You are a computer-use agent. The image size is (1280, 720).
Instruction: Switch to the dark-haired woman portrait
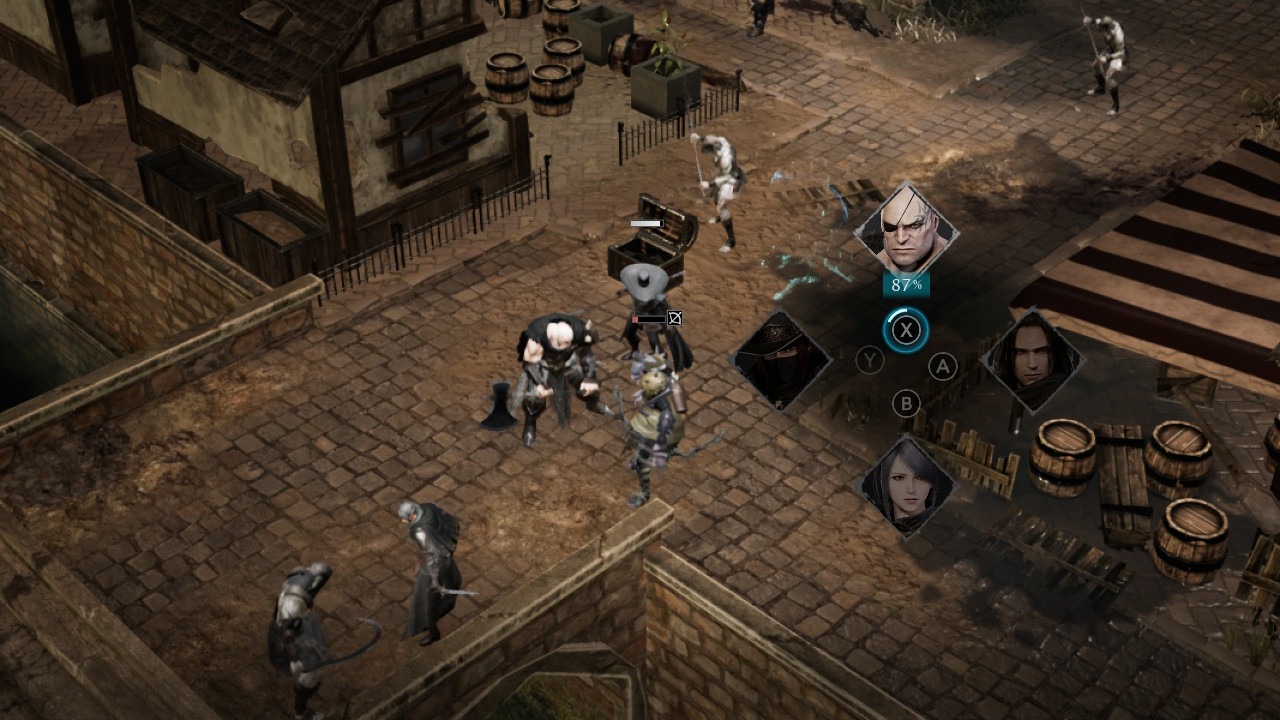tap(906, 487)
